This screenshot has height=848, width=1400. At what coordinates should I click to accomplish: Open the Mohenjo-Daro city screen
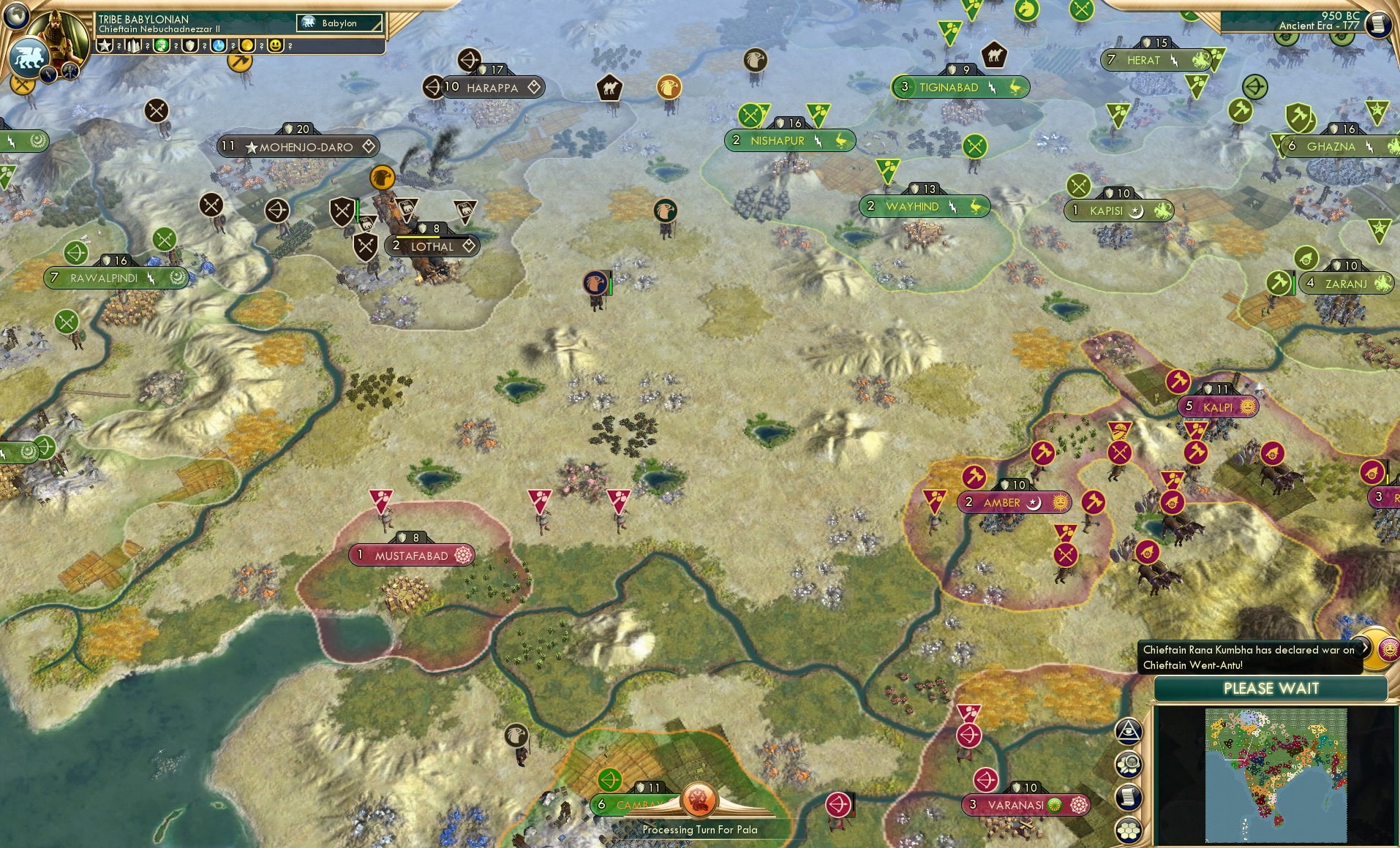click(x=298, y=146)
